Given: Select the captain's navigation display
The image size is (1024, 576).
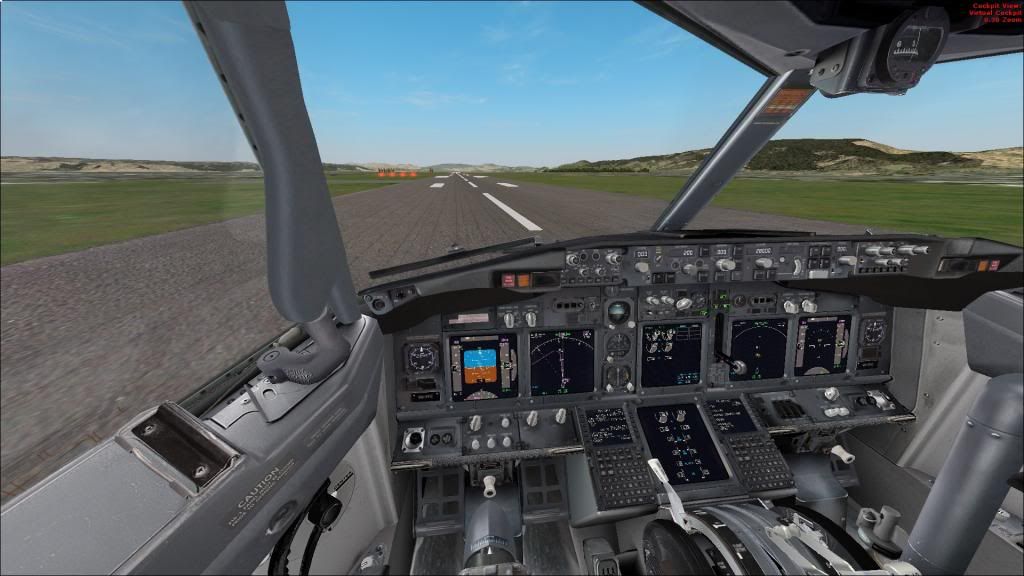Looking at the screenshot, I should [x=561, y=361].
